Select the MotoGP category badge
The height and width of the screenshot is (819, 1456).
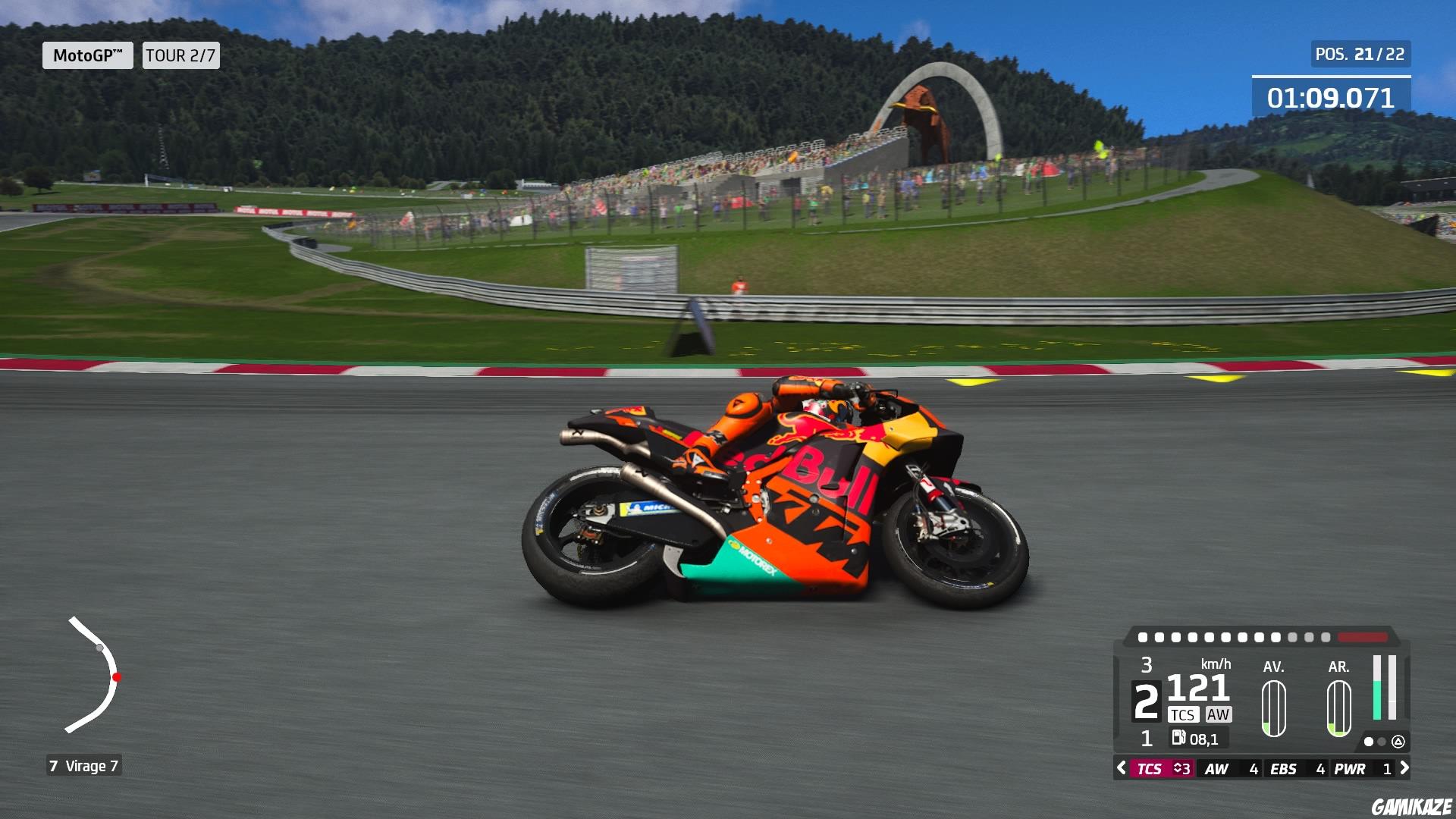tap(87, 55)
